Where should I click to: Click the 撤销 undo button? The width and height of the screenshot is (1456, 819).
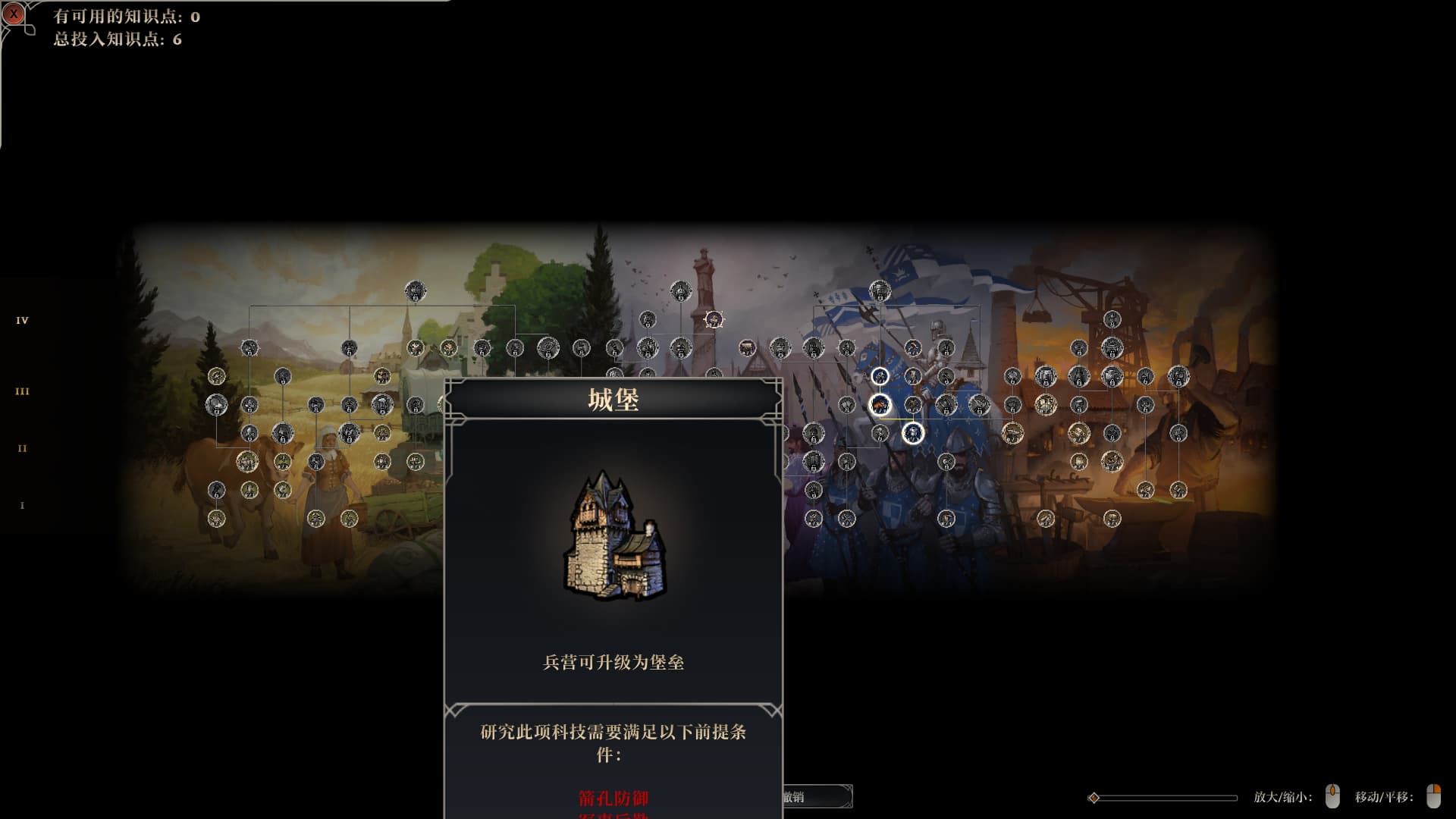(x=816, y=797)
